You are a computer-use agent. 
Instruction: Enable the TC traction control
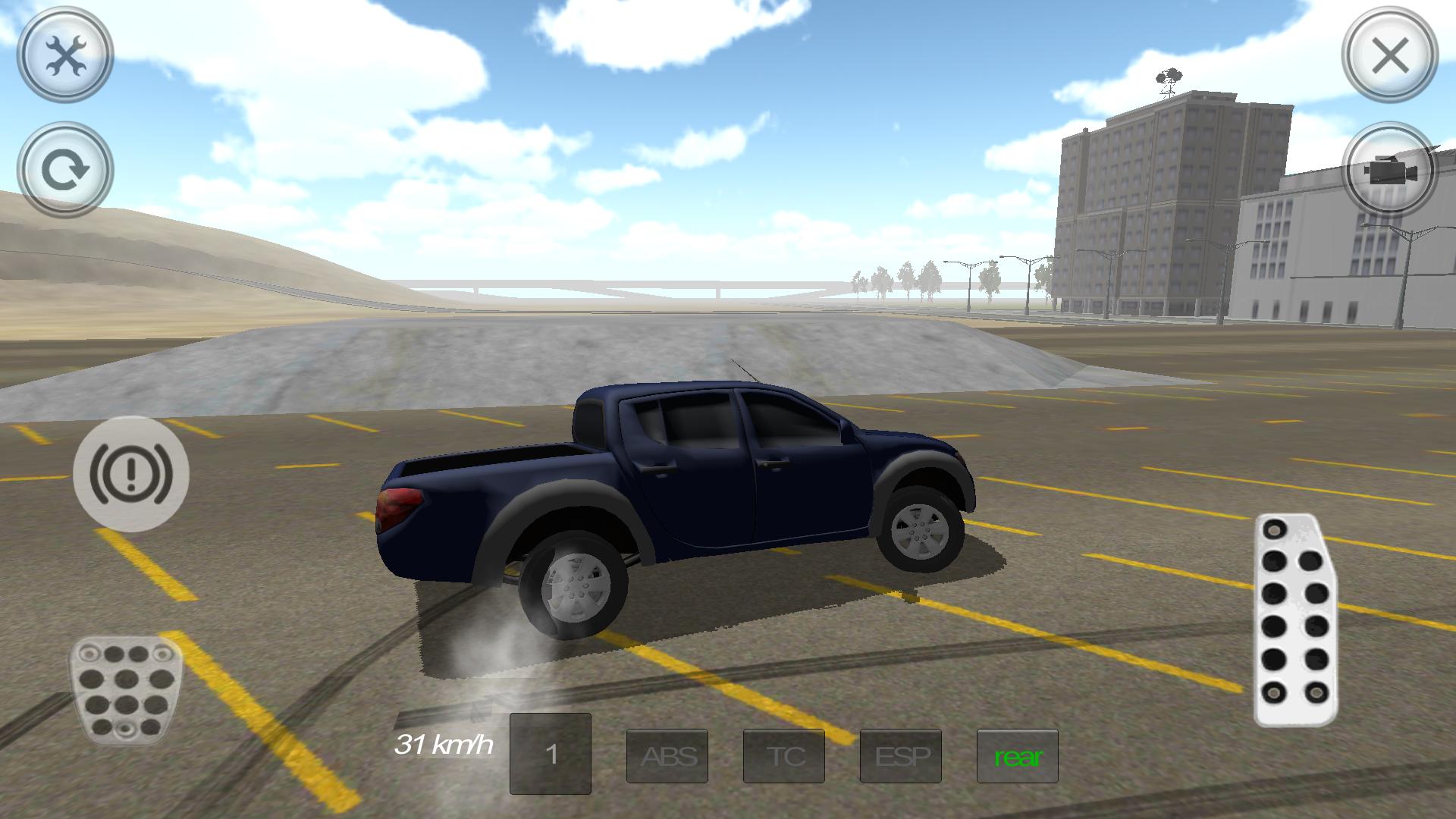point(783,756)
